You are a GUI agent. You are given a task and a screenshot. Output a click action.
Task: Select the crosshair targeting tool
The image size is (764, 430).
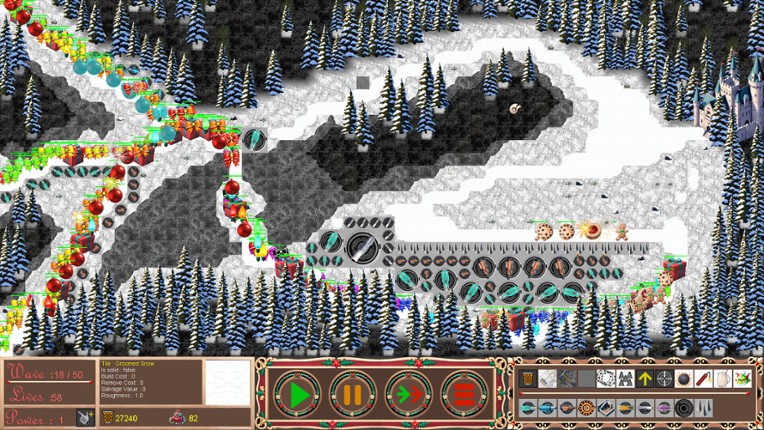[664, 379]
